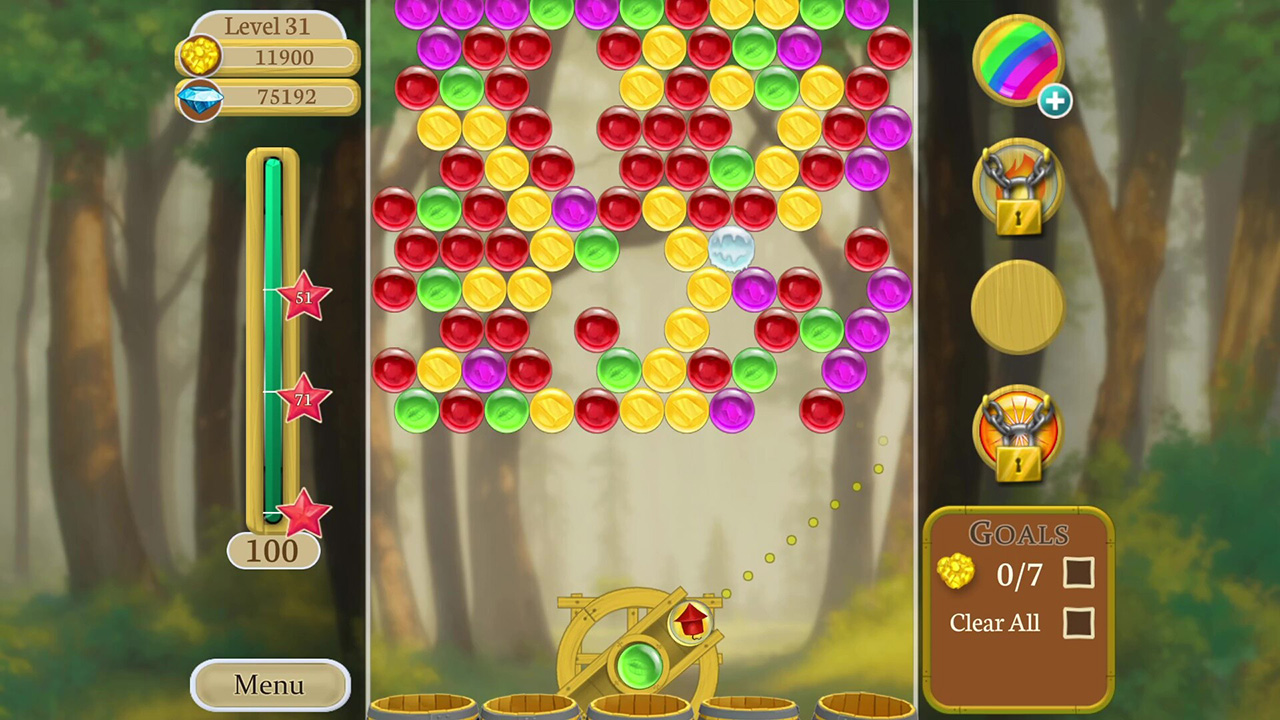1280x720 pixels.
Task: Click the empty wooden booster slot
Action: click(x=1018, y=307)
